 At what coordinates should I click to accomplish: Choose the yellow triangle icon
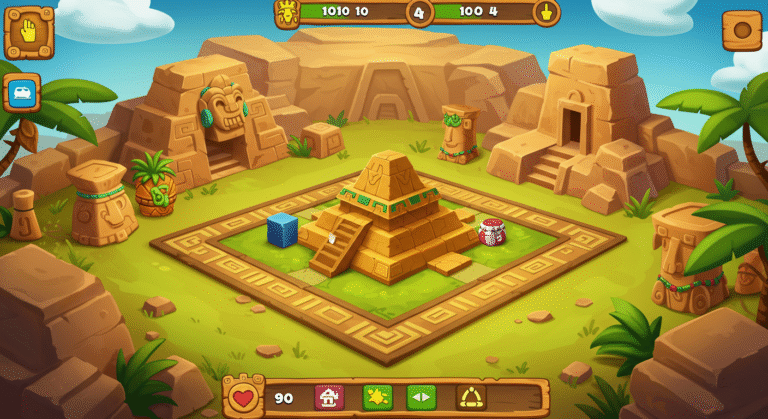tap(471, 397)
